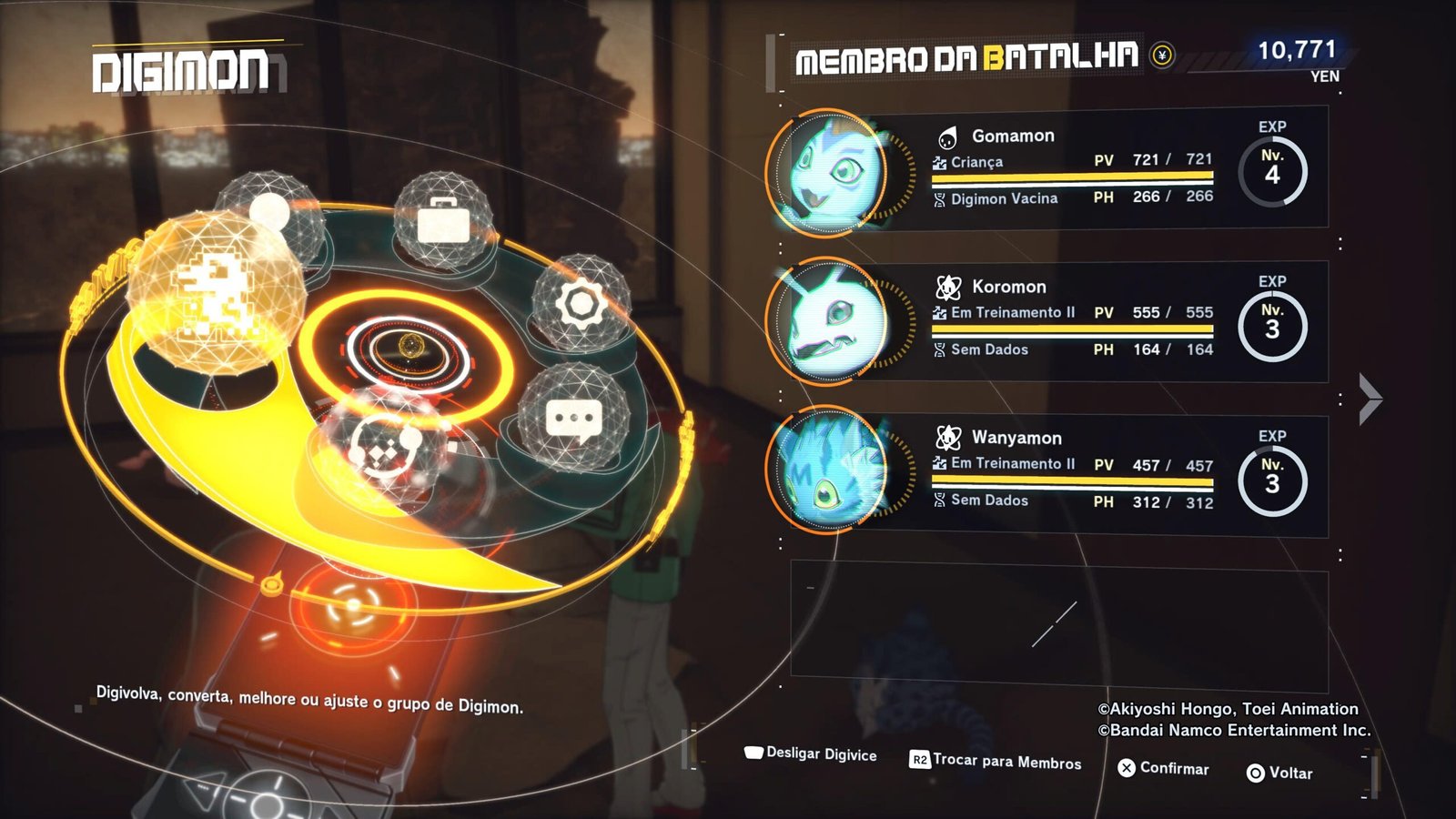1456x819 pixels.
Task: Click Koromon's round portrait
Action: click(x=827, y=321)
